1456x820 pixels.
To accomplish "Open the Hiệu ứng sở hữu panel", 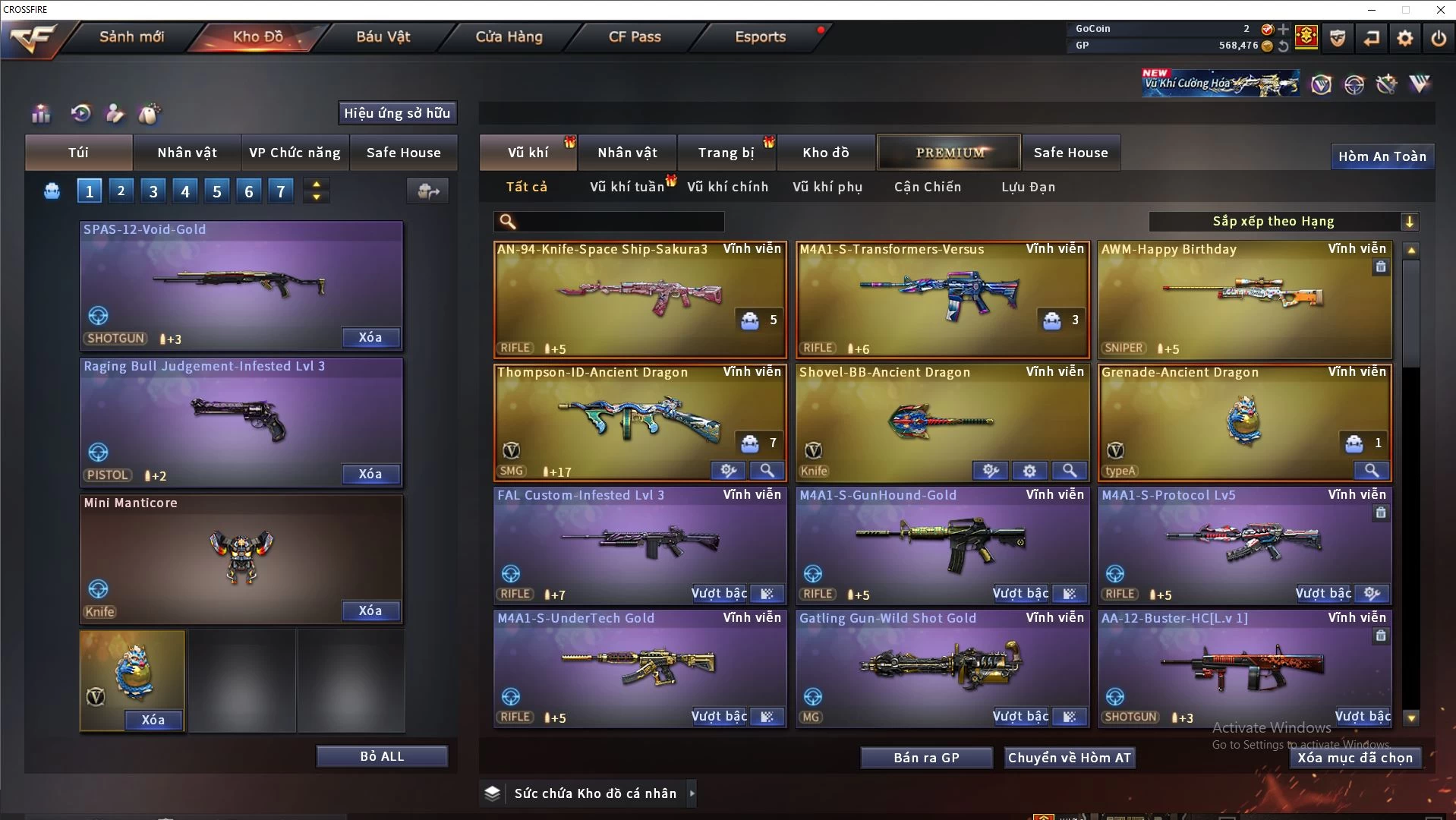I will [x=397, y=113].
